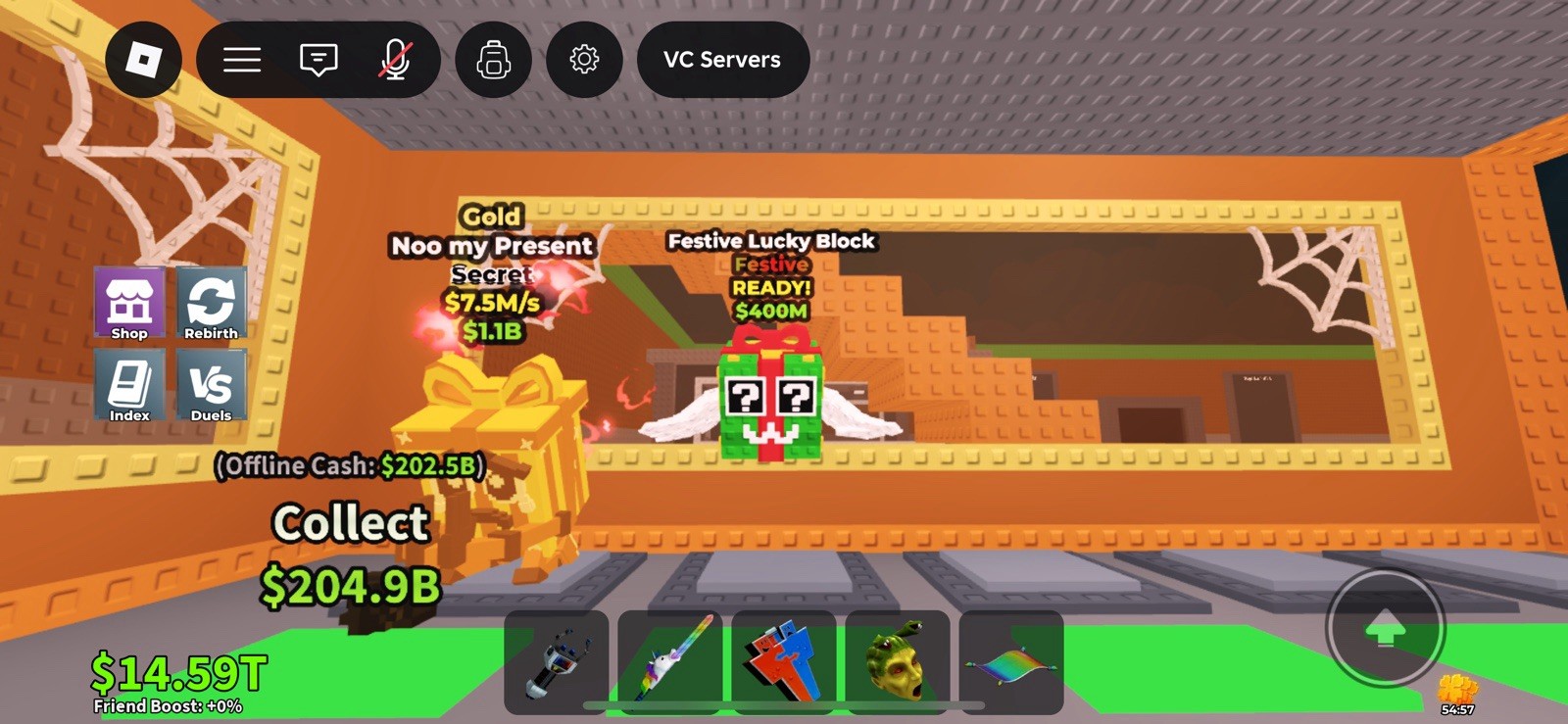Open the Roblox home menu
Image resolution: width=1568 pixels, height=724 pixels.
point(144,60)
